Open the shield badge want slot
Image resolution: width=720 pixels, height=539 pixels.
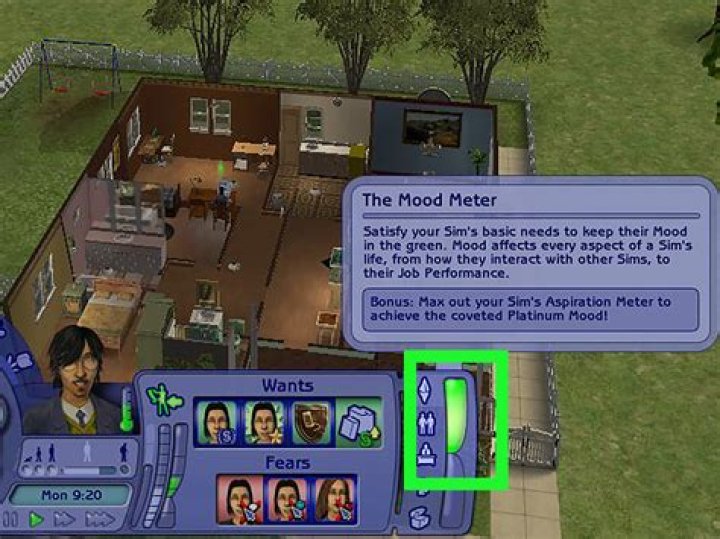click(x=310, y=424)
